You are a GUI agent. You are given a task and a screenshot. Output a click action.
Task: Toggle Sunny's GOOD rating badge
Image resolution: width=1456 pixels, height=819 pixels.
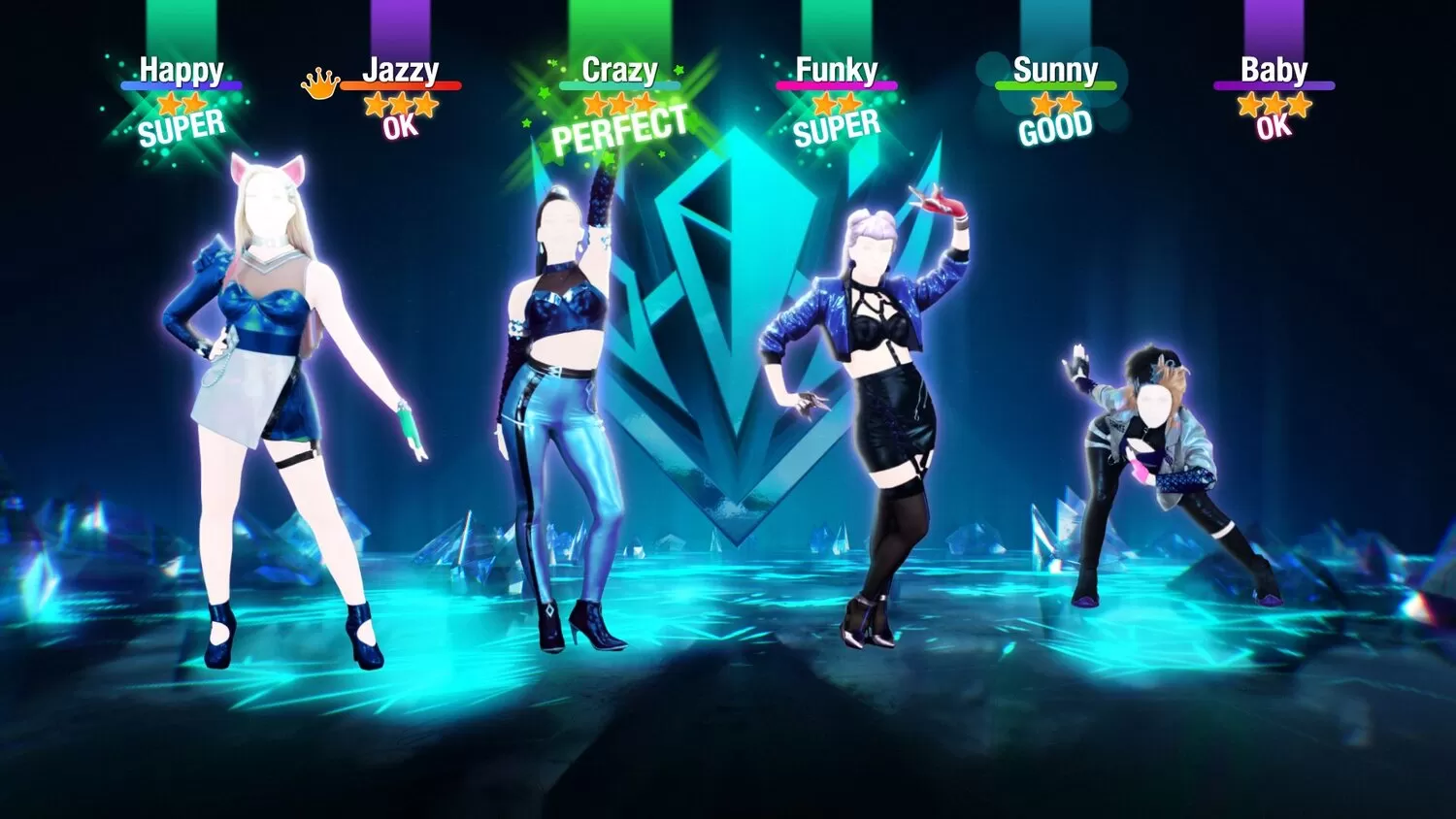tap(1056, 126)
